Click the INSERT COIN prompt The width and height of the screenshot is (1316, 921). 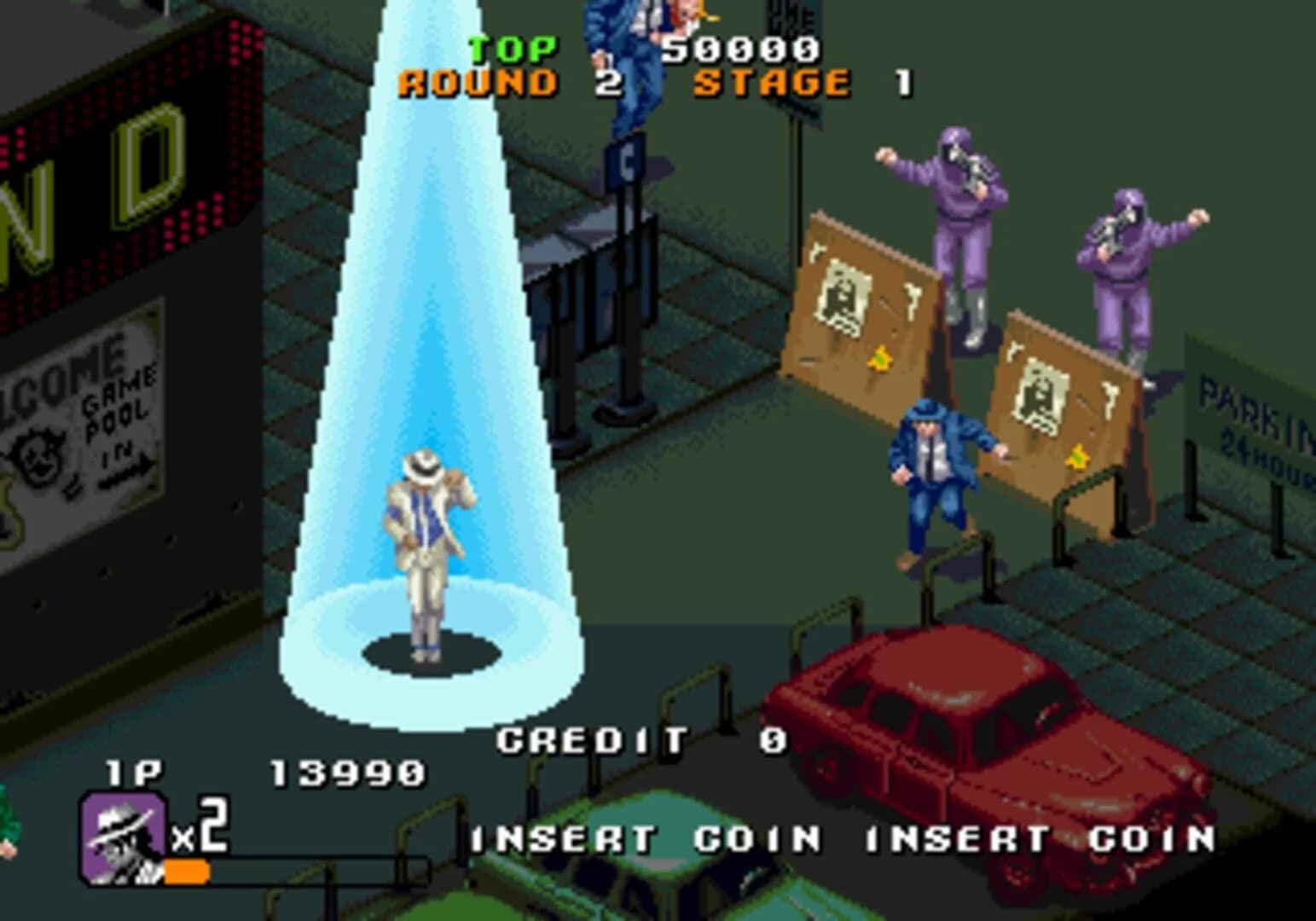click(635, 840)
